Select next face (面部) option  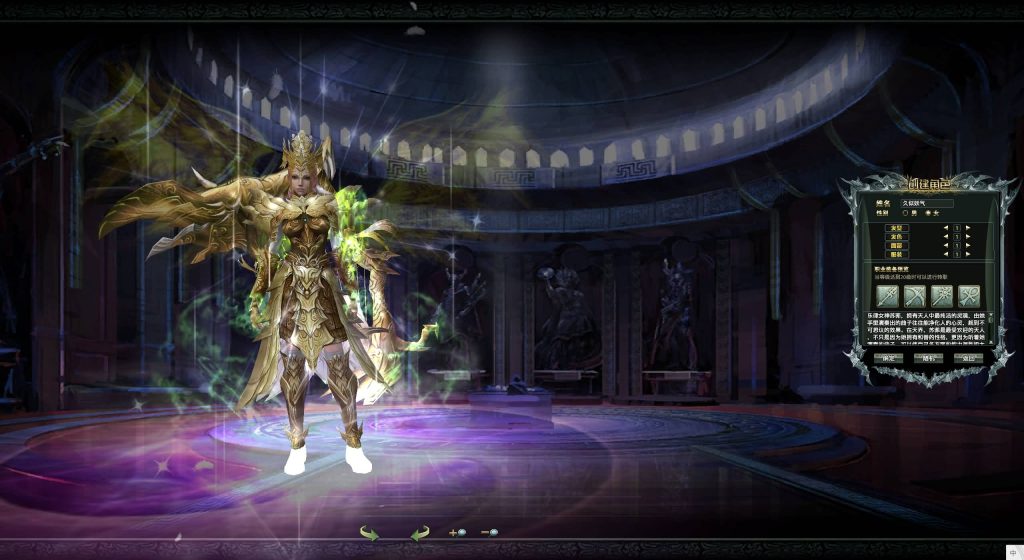(968, 245)
